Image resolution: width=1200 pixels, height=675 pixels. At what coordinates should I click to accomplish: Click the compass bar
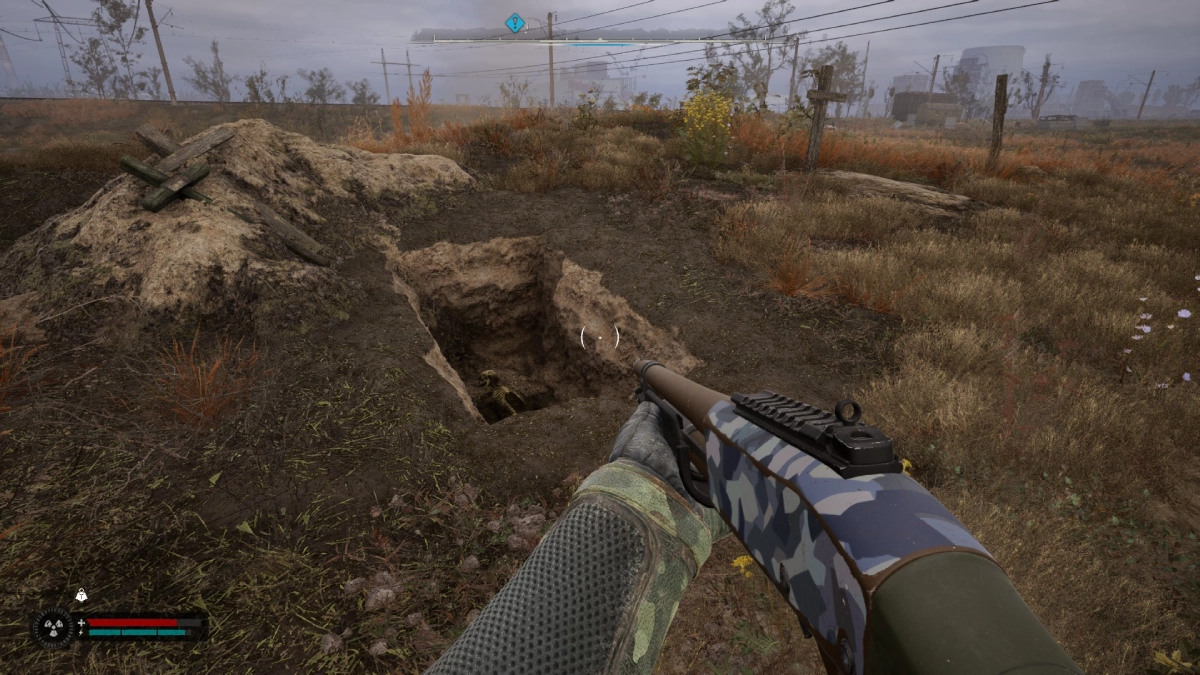[600, 36]
